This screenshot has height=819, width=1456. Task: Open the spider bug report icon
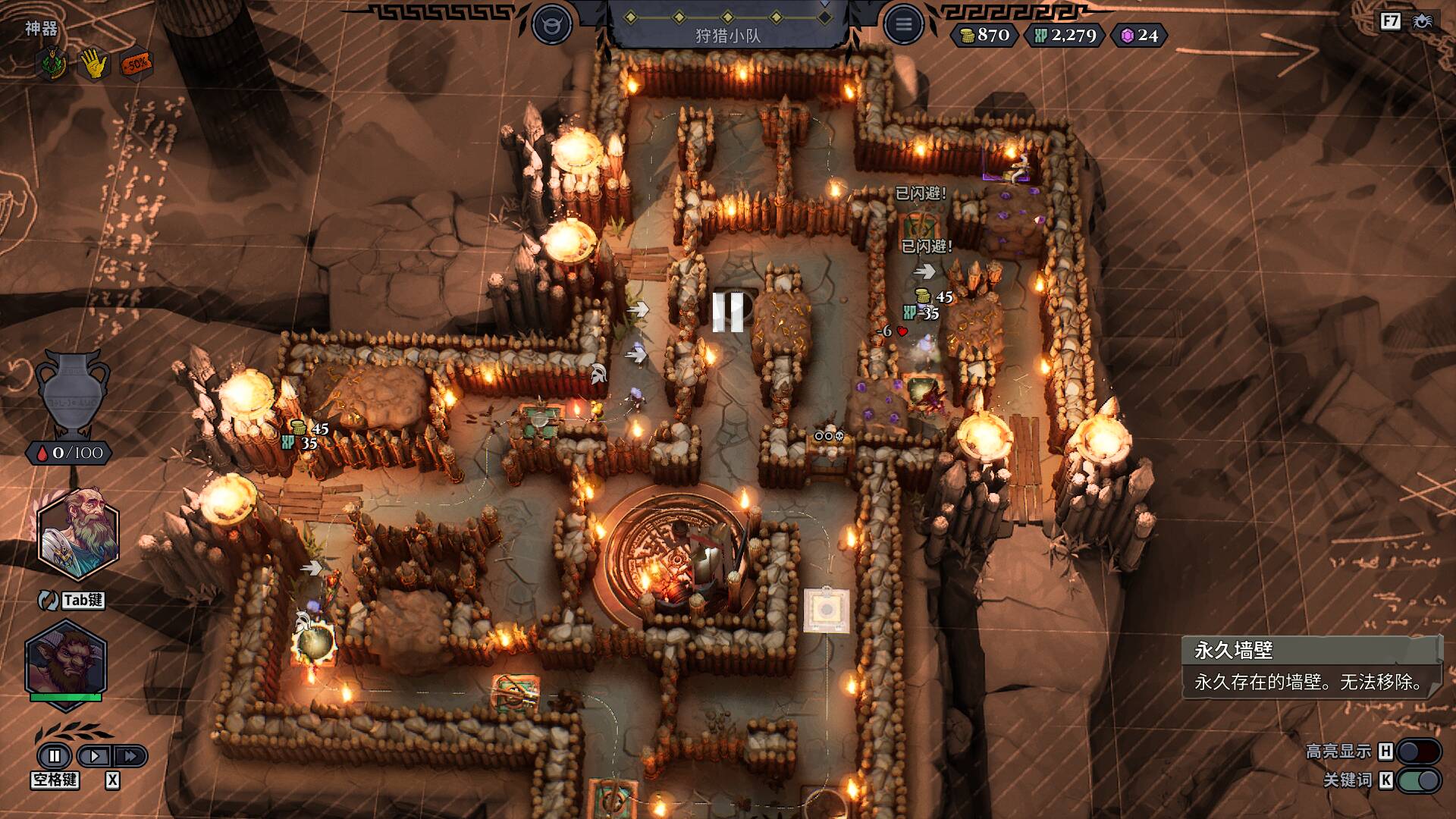point(1422,21)
